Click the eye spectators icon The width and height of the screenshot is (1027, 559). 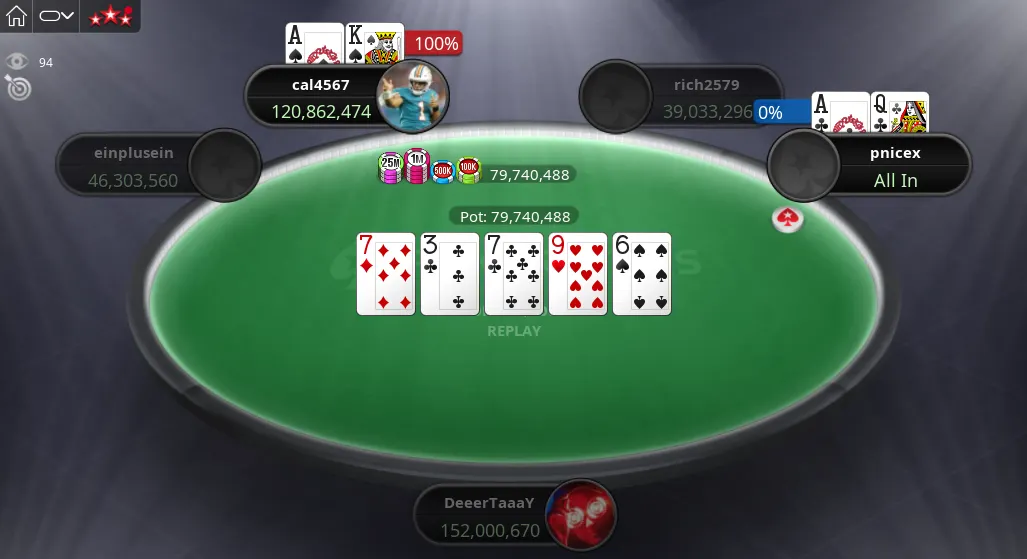(17, 62)
